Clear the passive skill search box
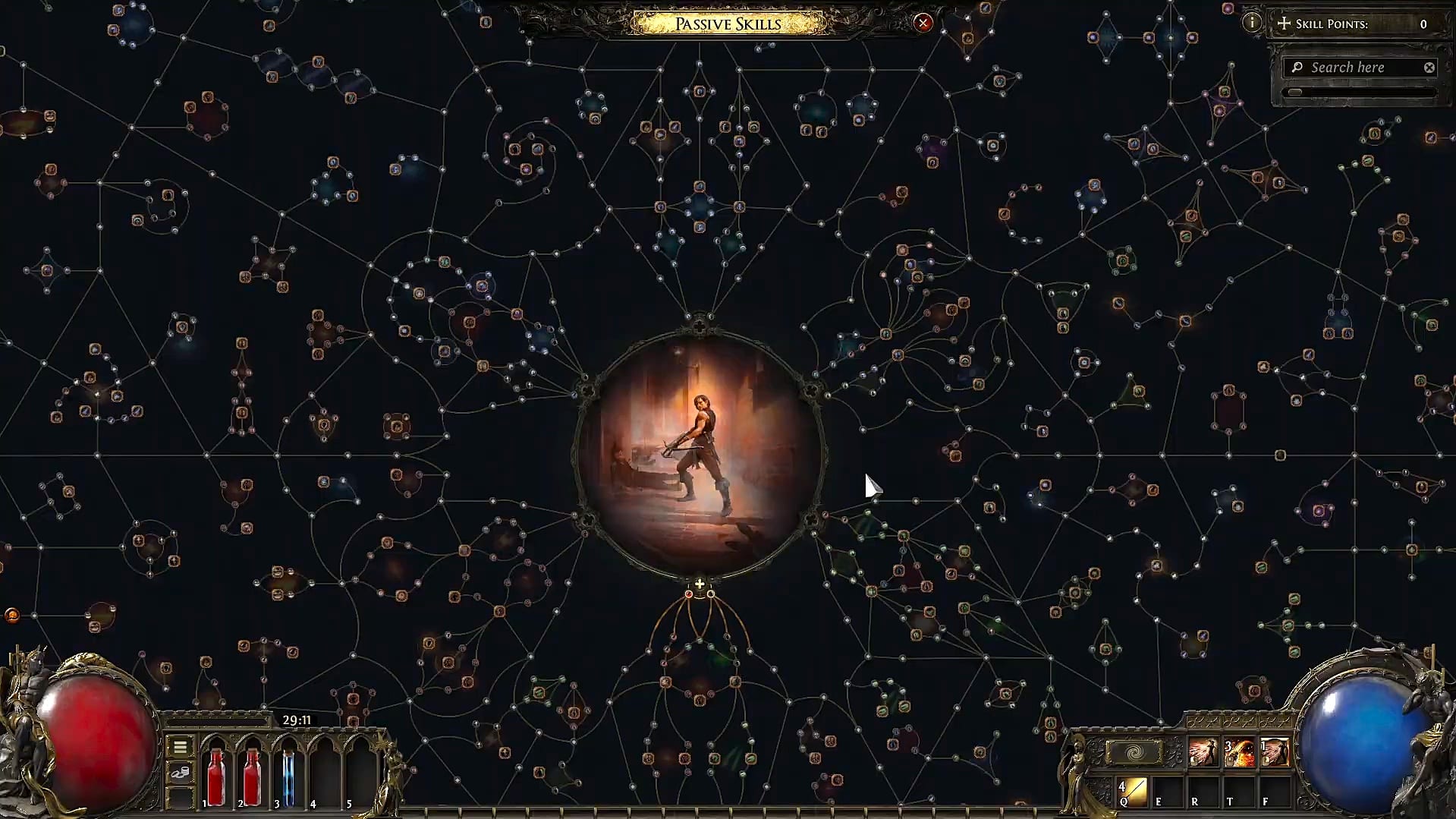The height and width of the screenshot is (819, 1456). pos(1429,68)
